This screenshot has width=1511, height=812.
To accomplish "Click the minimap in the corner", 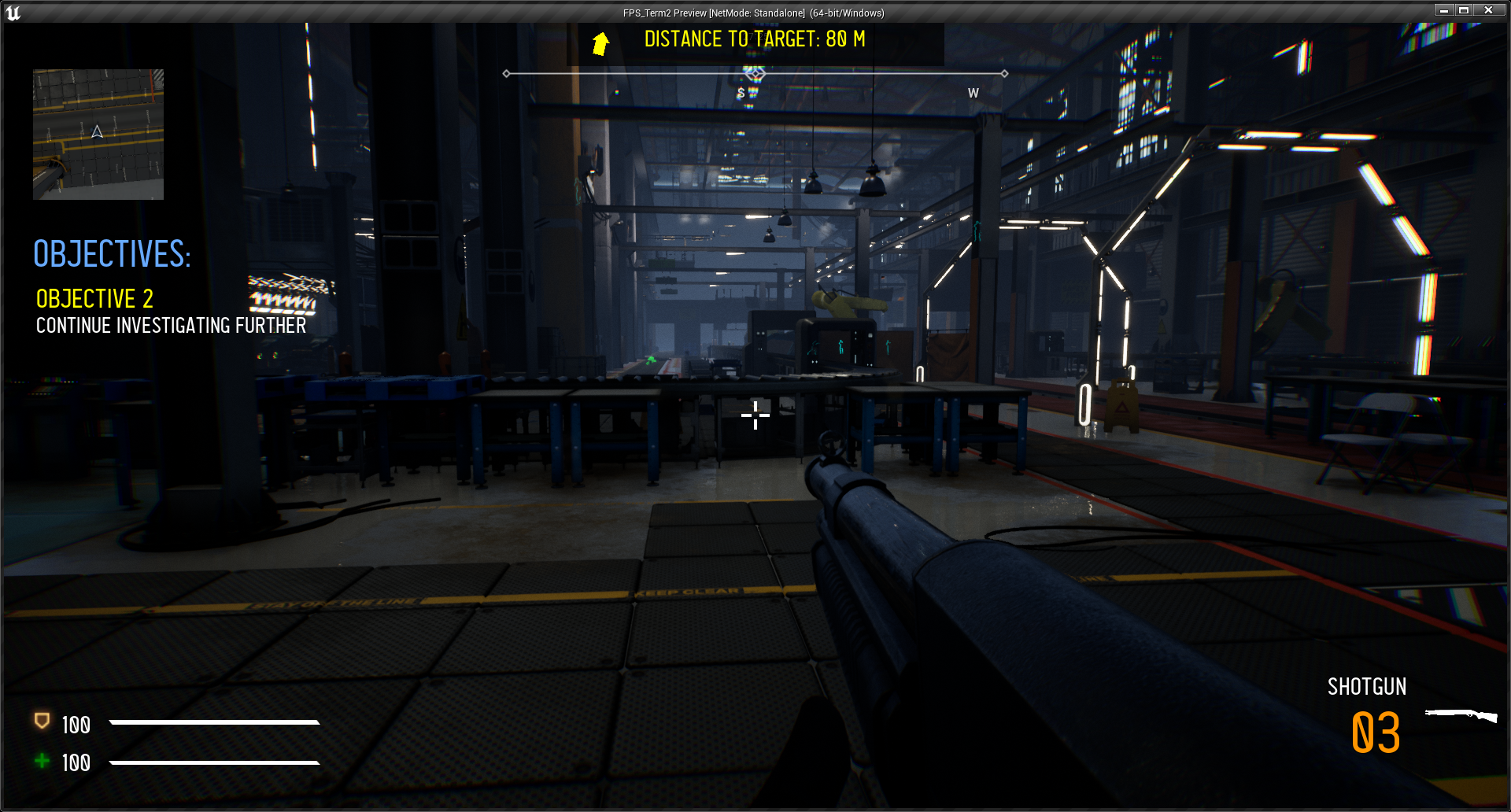I will click(x=98, y=135).
